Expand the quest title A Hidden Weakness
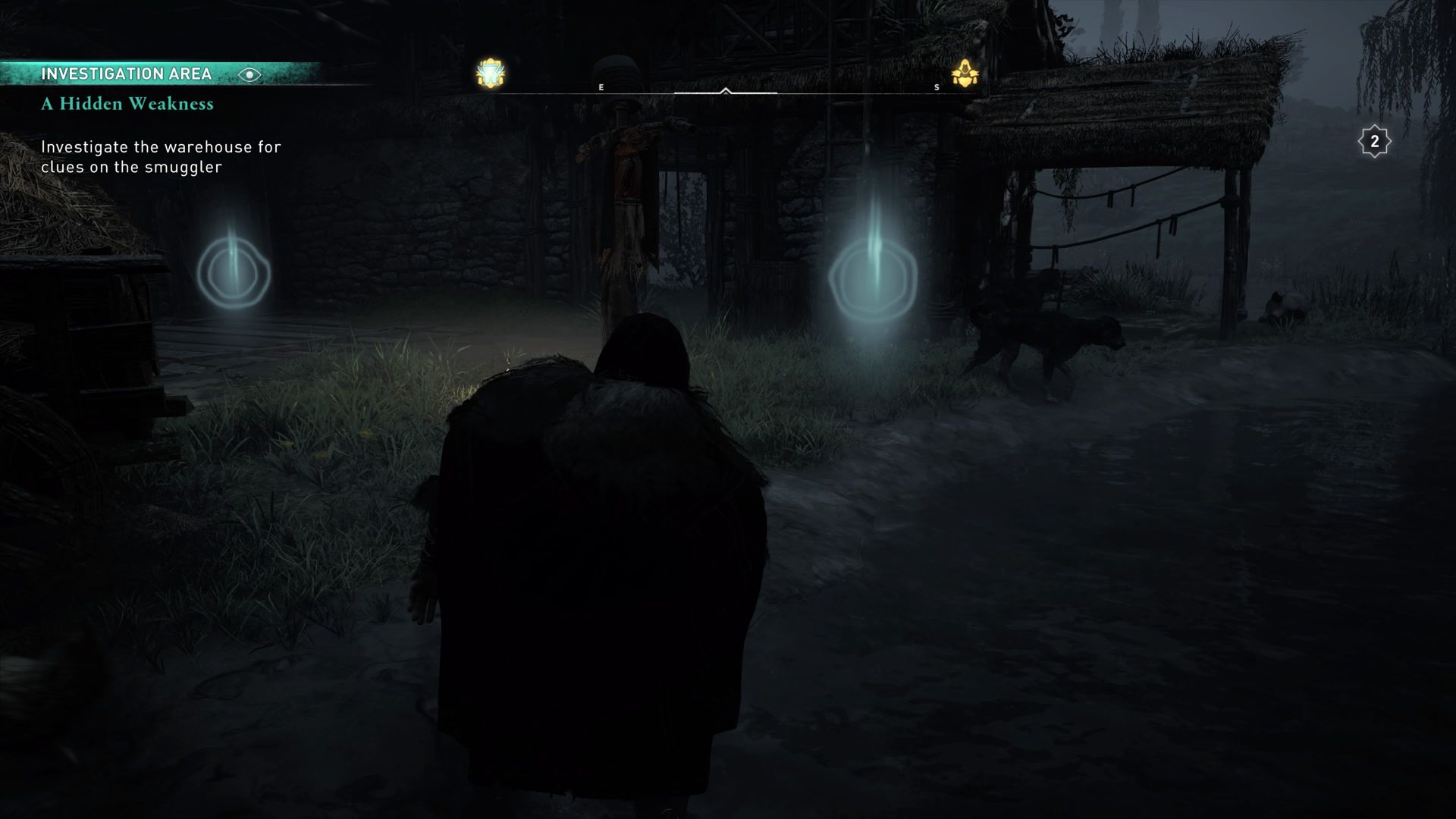Image resolution: width=1456 pixels, height=819 pixels. coord(127,105)
